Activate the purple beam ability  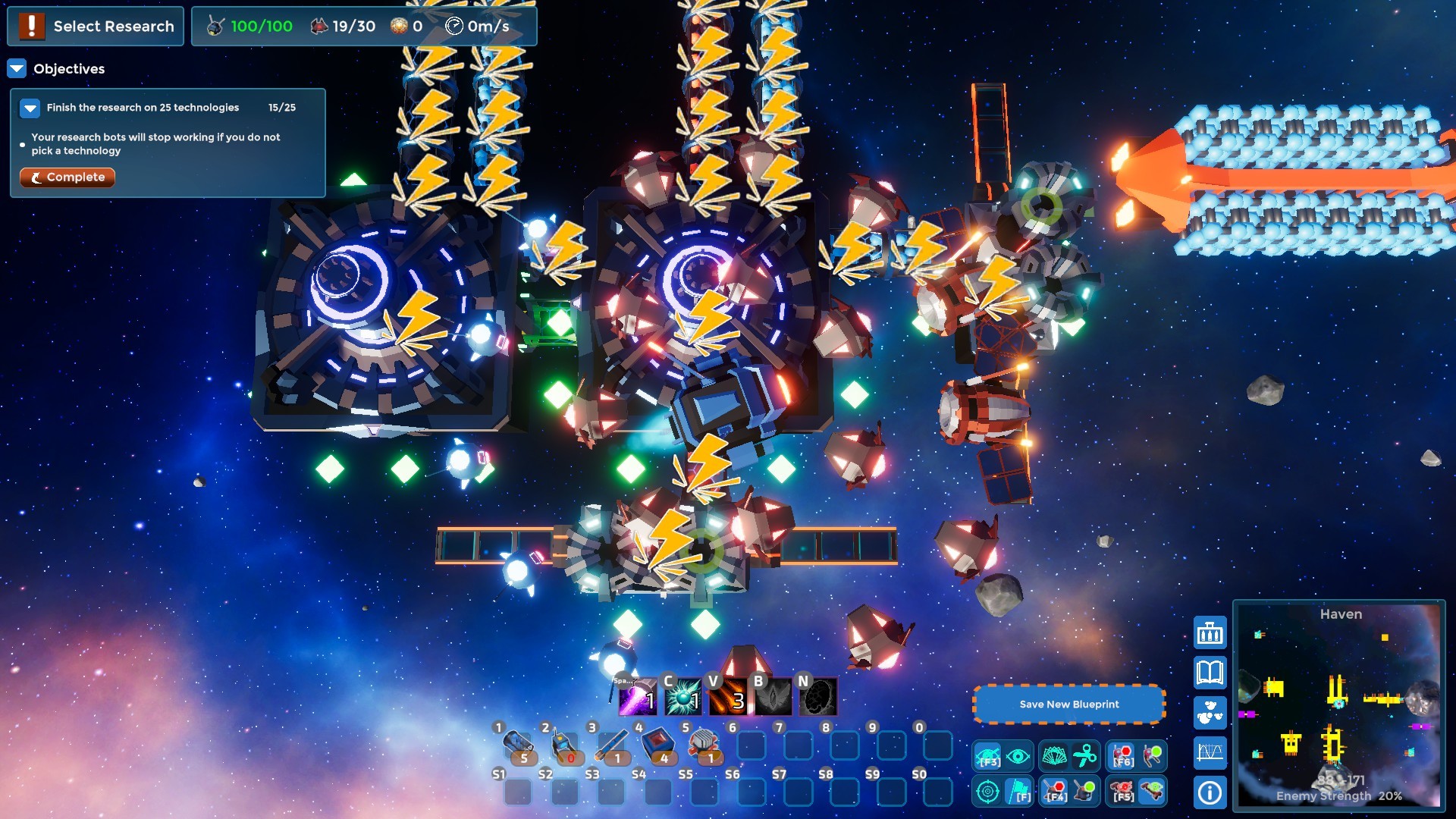point(637,698)
